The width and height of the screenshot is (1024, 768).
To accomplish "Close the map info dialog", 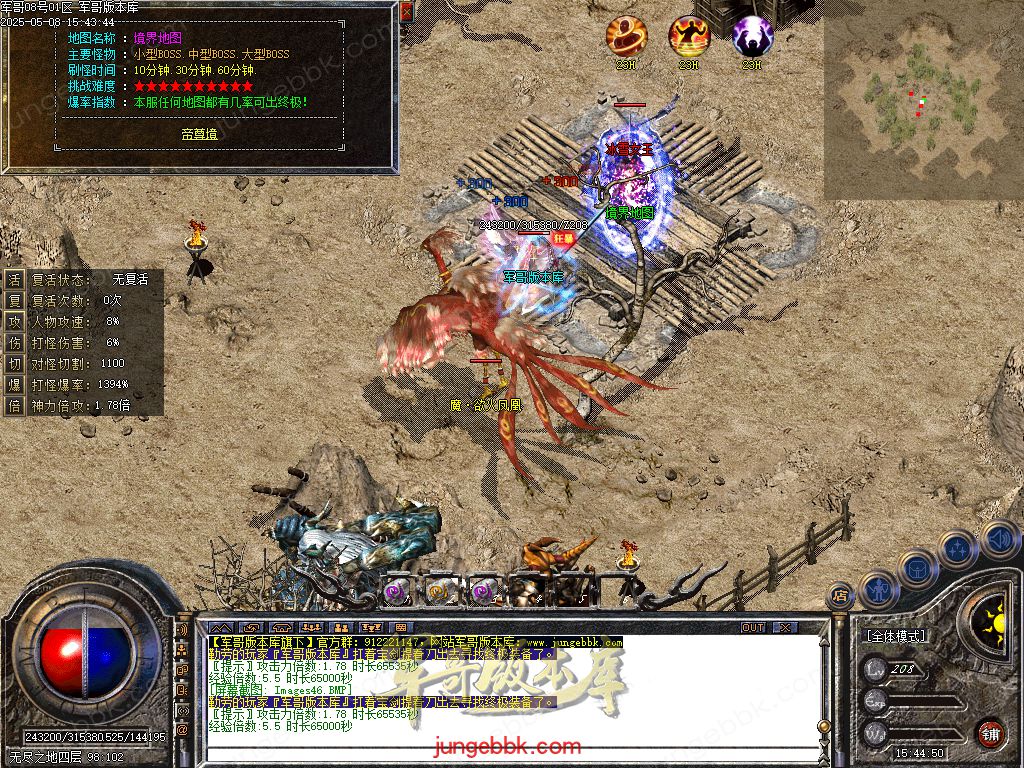I will pos(406,13).
